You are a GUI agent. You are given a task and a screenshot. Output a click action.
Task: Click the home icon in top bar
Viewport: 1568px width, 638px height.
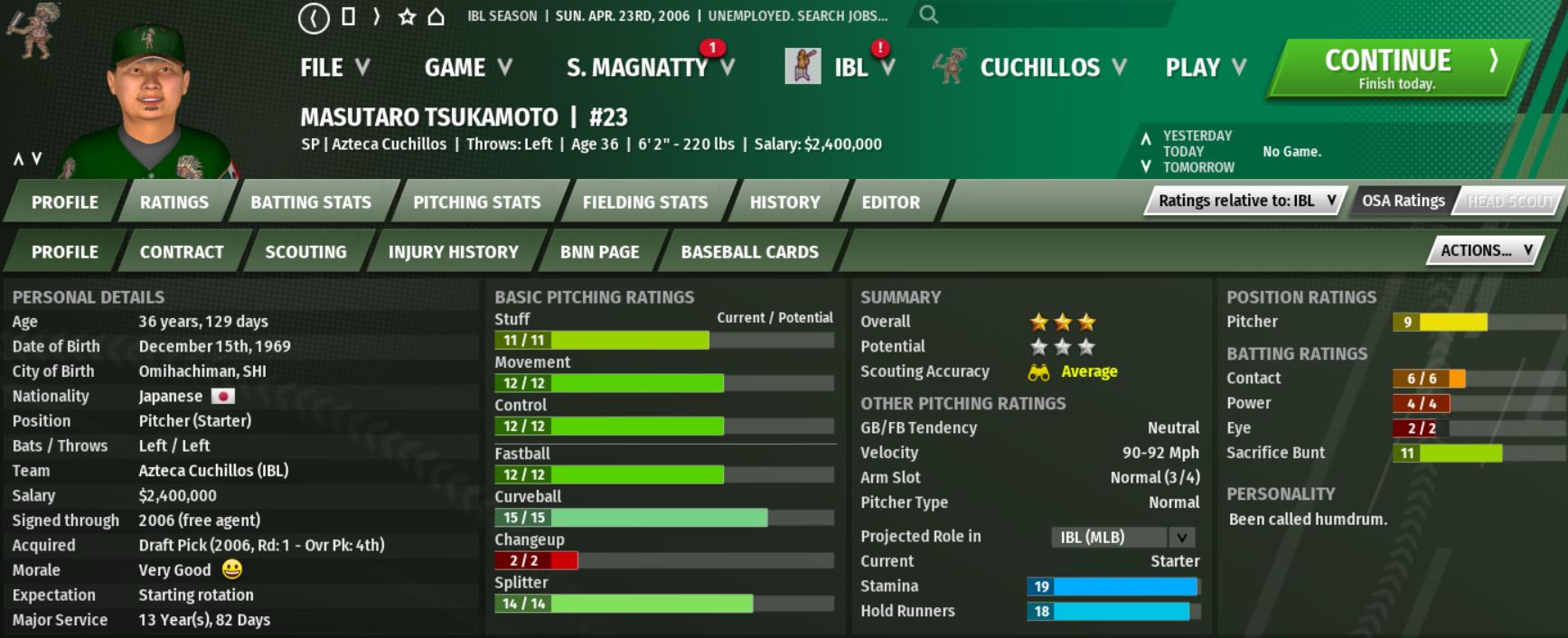[x=436, y=16]
